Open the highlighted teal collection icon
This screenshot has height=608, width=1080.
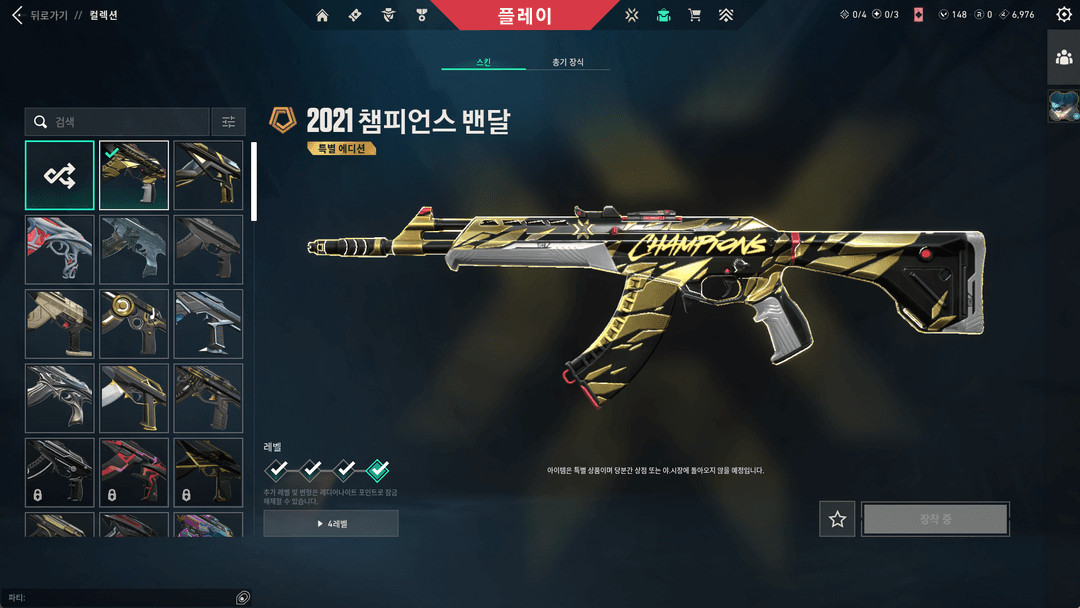point(663,15)
